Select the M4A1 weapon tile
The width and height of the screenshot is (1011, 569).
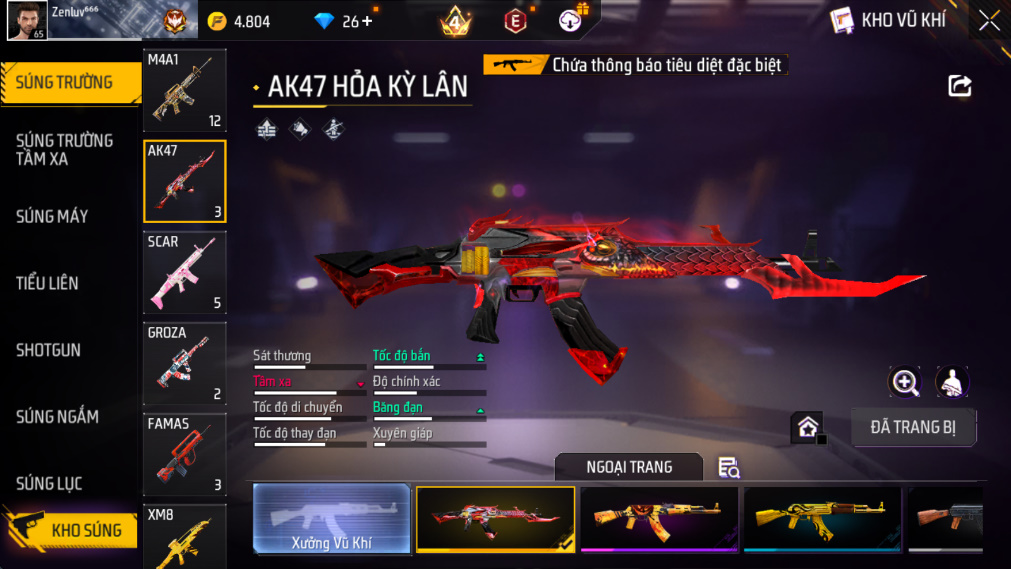[185, 91]
